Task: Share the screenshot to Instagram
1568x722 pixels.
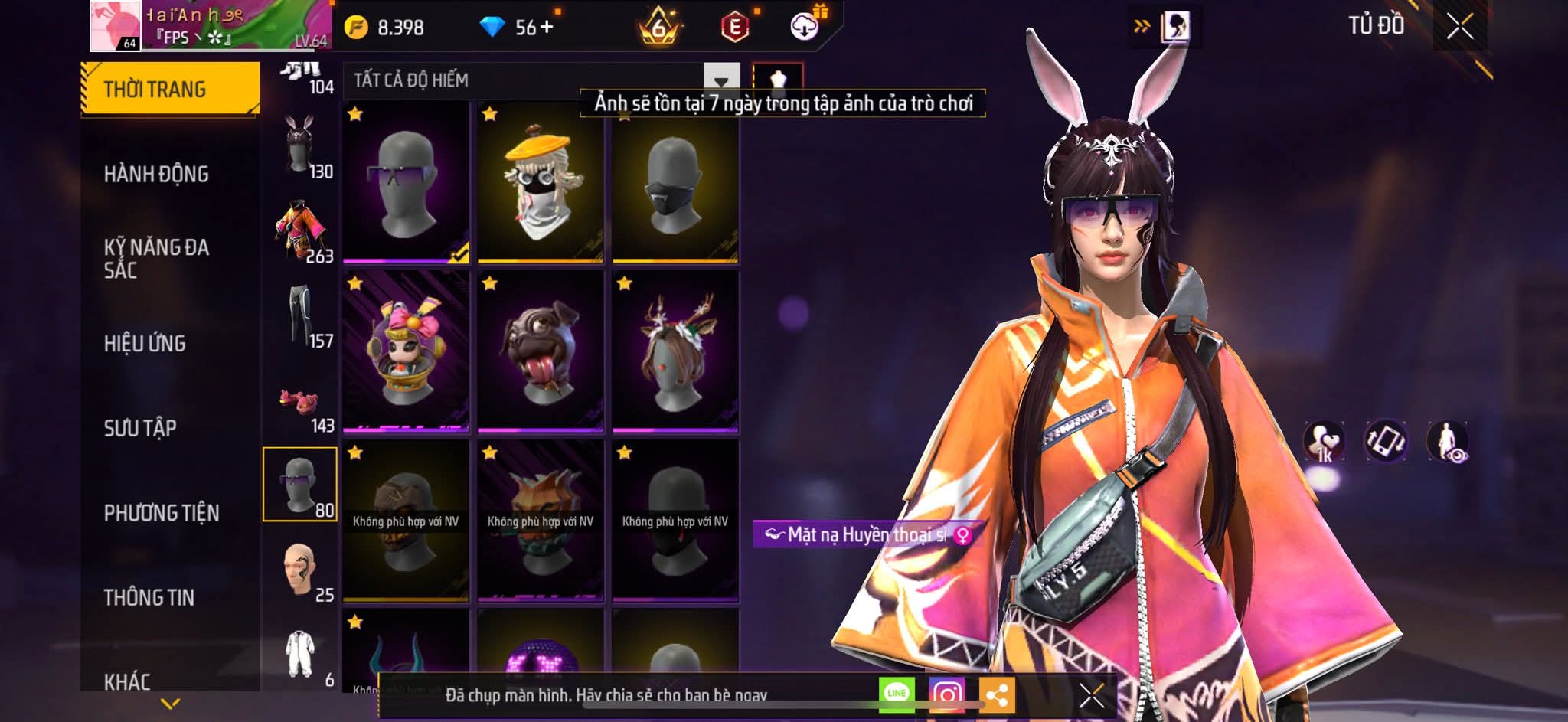Action: pos(947,694)
